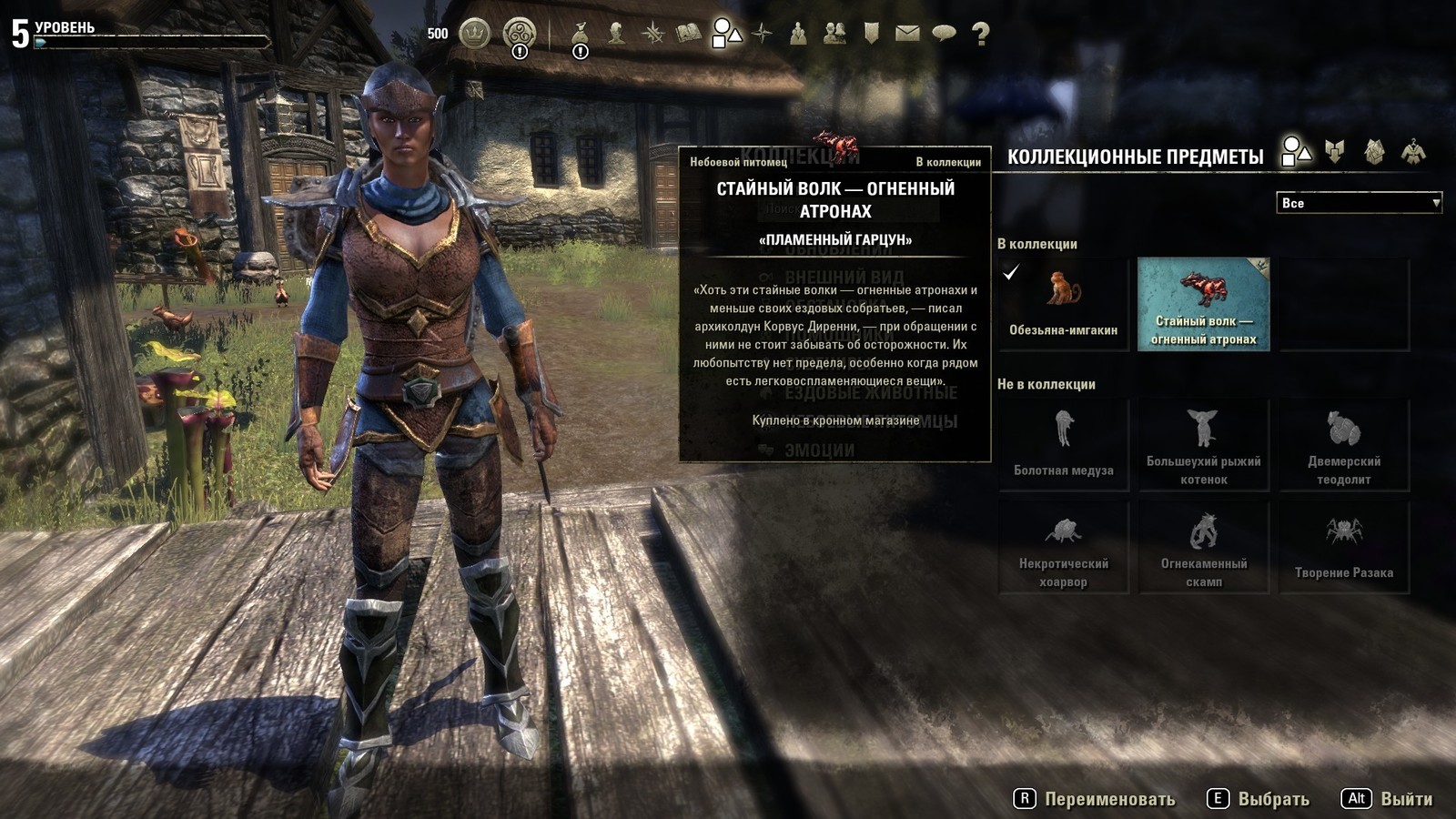This screenshot has height=819, width=1456.
Task: Switch to the housing tab
Action: [x=1374, y=151]
